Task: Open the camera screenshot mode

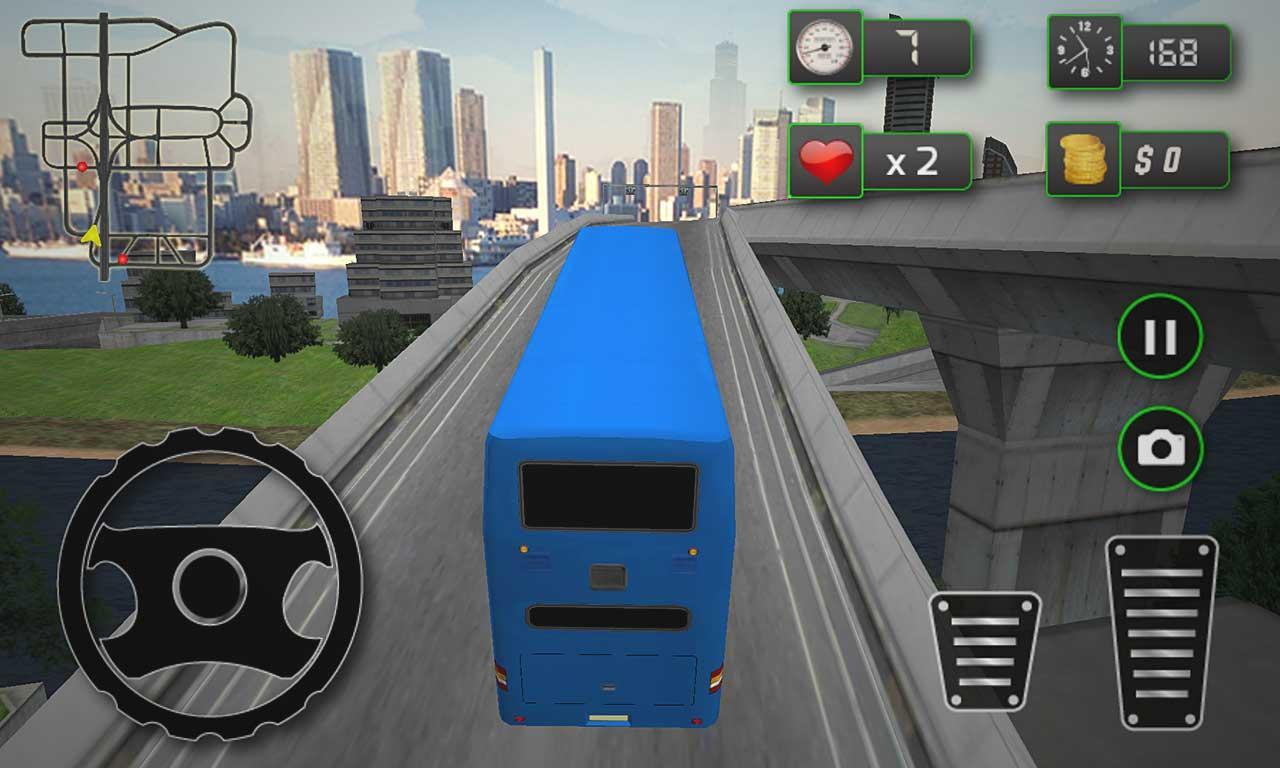Action: [1158, 447]
